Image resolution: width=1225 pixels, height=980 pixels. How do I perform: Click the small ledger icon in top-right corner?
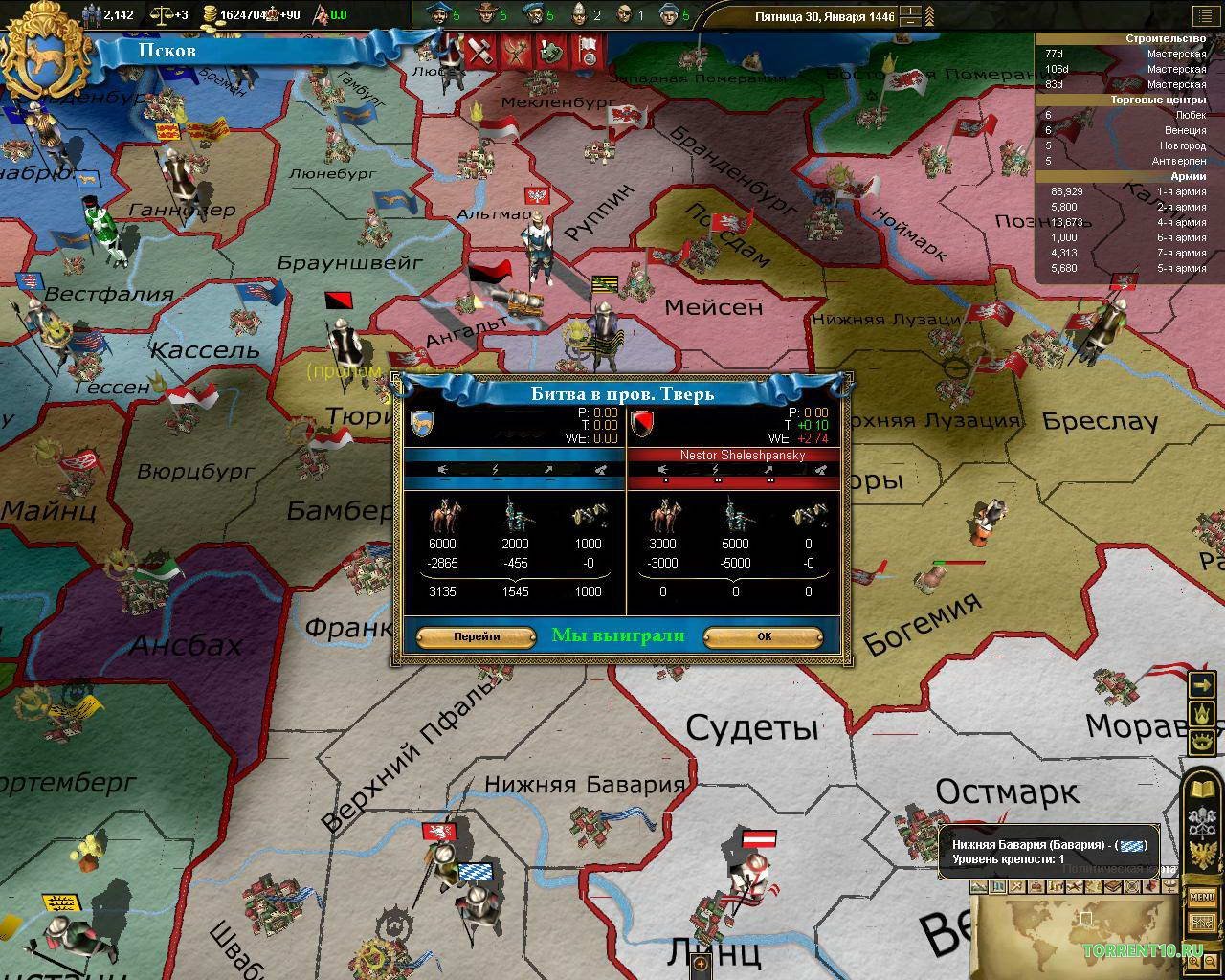(x=1207, y=15)
